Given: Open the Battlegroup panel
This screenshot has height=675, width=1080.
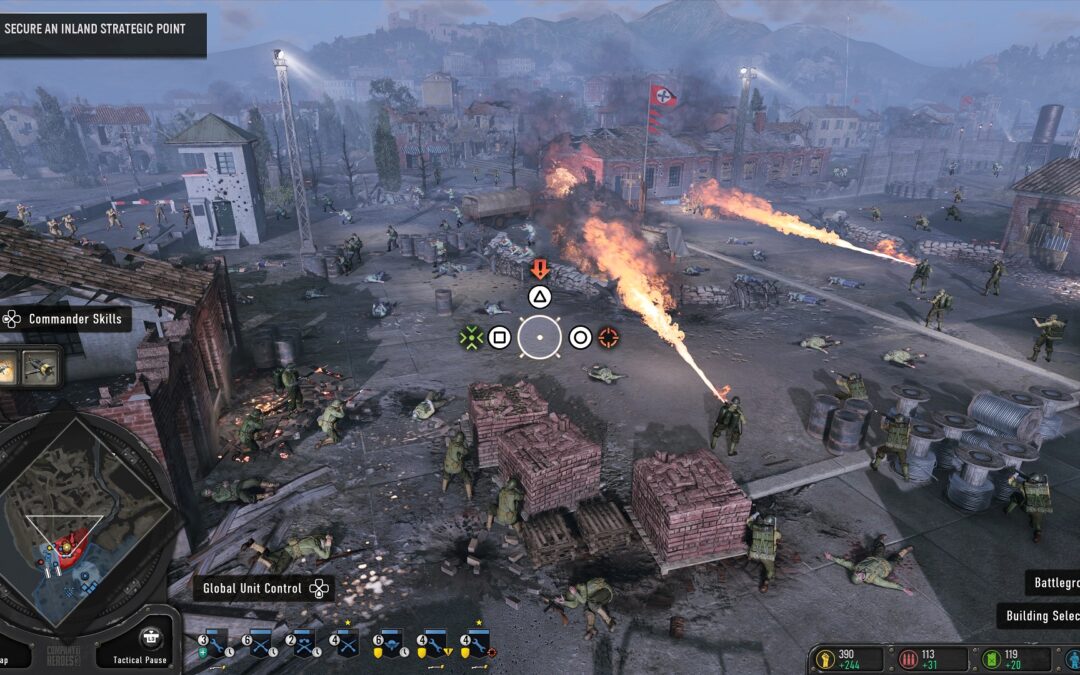Looking at the screenshot, I should pyautogui.click(x=1053, y=583).
